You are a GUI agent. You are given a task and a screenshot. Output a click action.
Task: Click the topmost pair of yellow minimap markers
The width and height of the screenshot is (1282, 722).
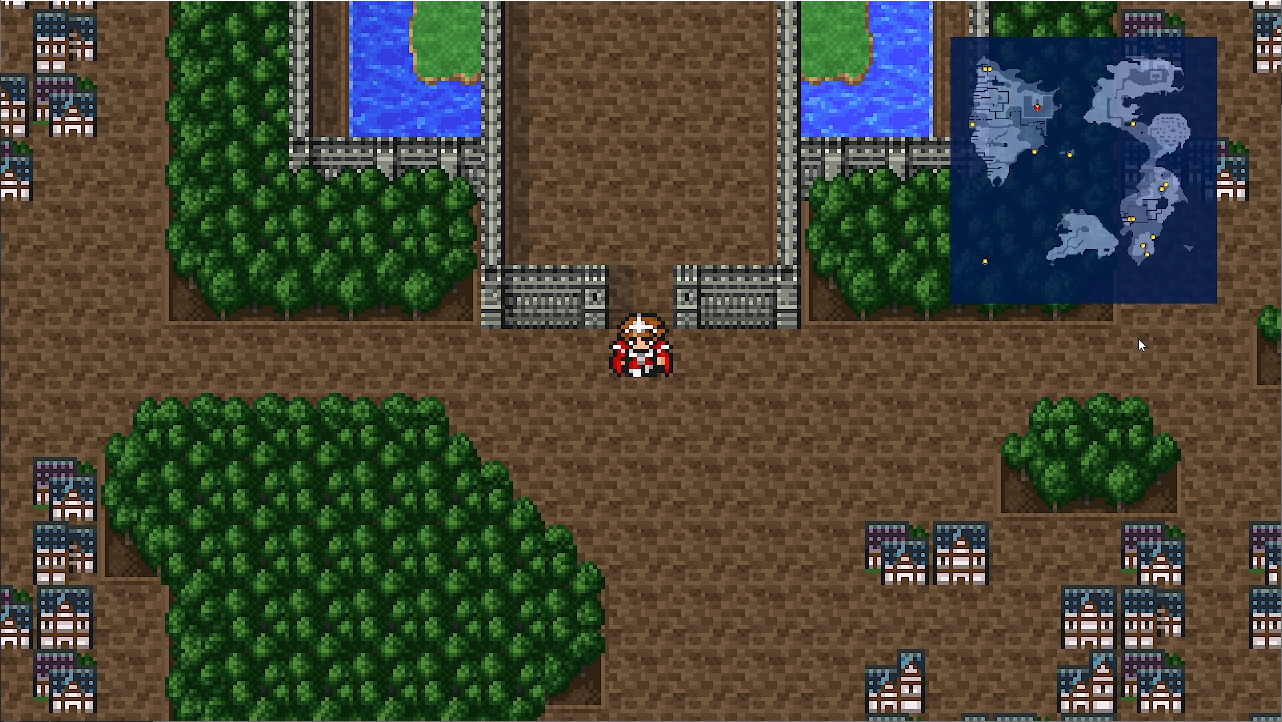(x=987, y=69)
